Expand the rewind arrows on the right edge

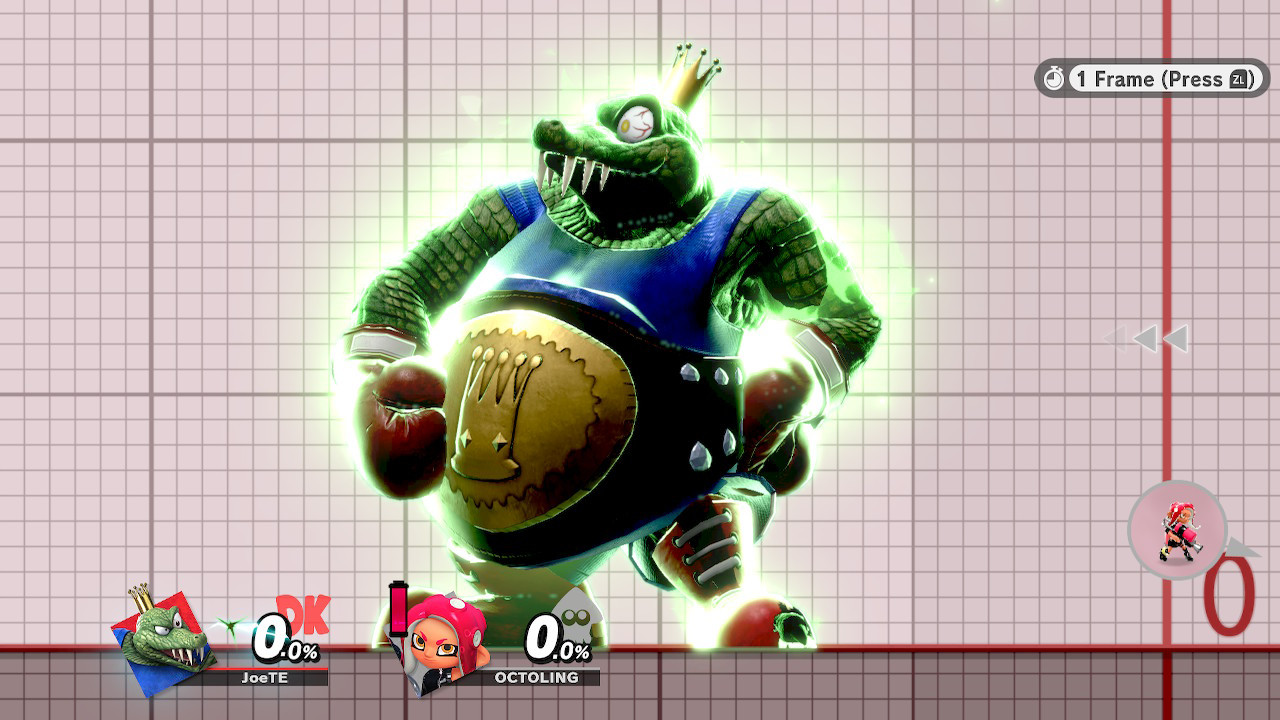[x=1150, y=338]
